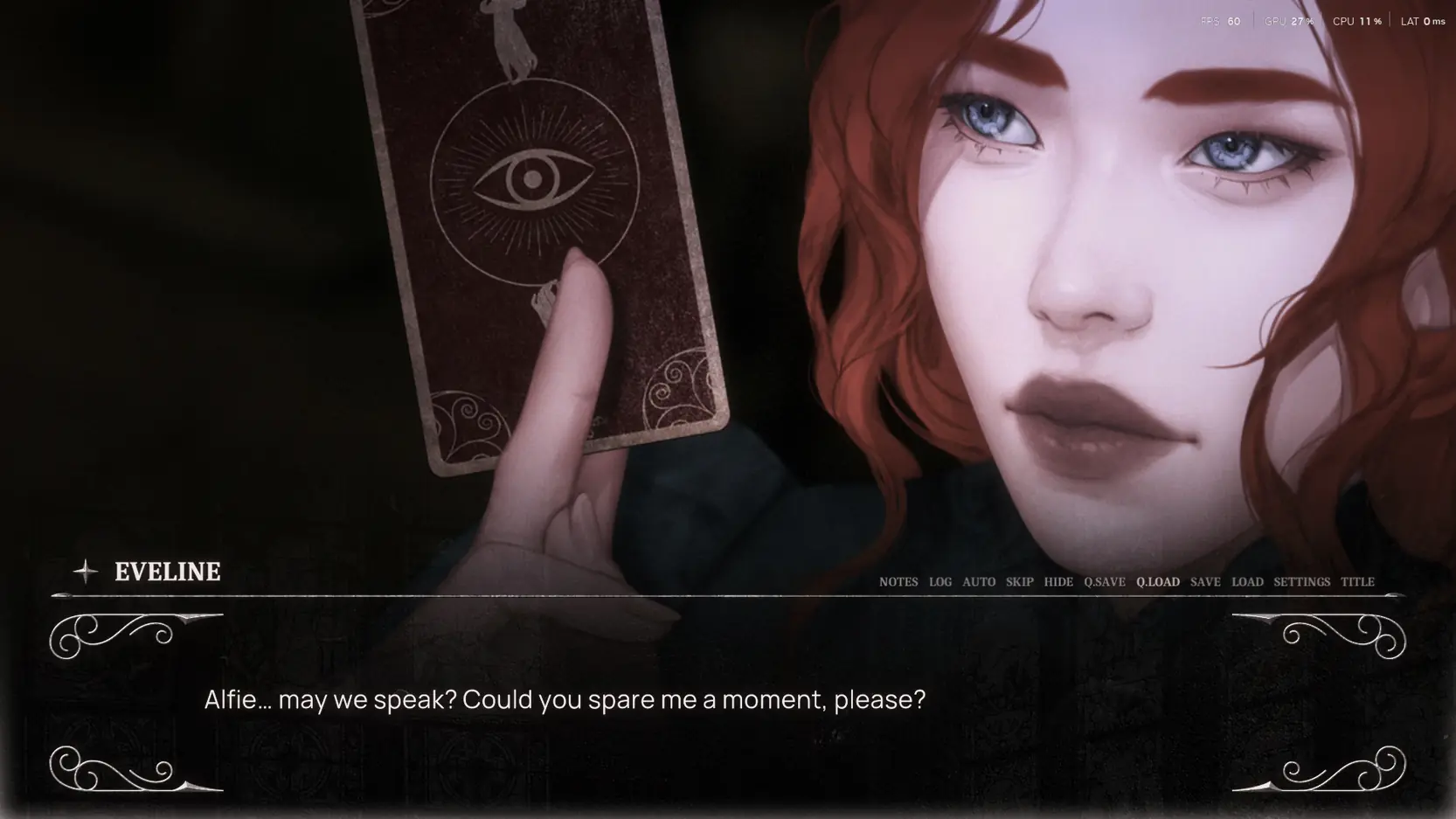
Task: Open the SETTINGS screen
Action: [x=1302, y=581]
